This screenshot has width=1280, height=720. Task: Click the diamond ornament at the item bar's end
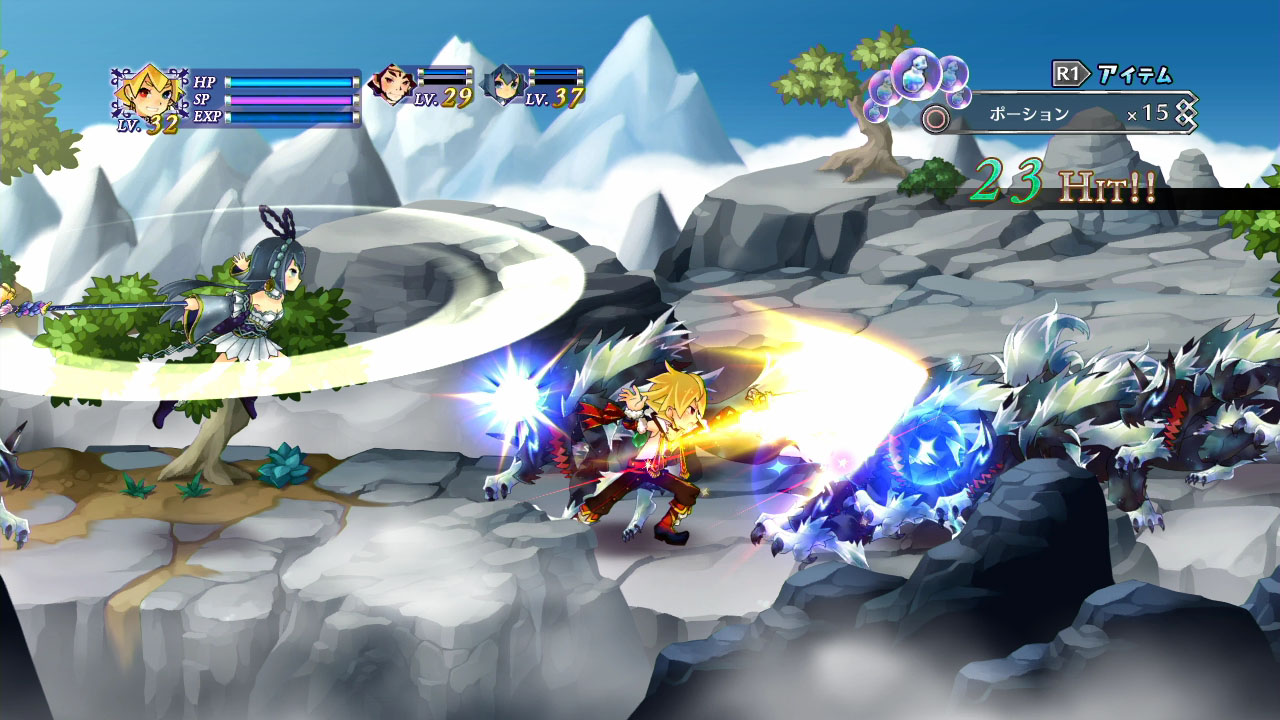pos(1183,114)
